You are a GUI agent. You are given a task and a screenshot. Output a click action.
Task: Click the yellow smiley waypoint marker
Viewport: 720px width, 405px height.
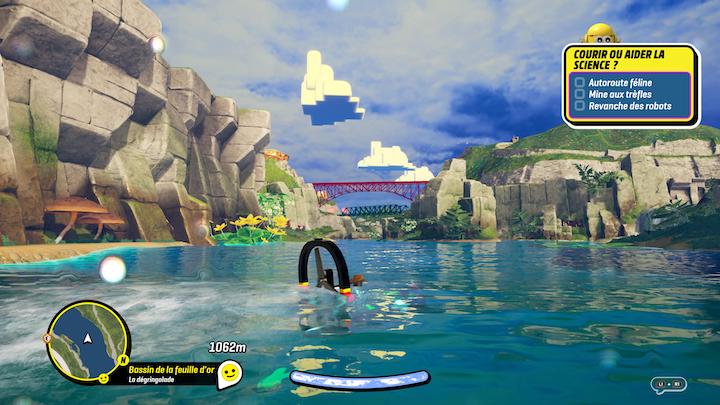click(230, 373)
